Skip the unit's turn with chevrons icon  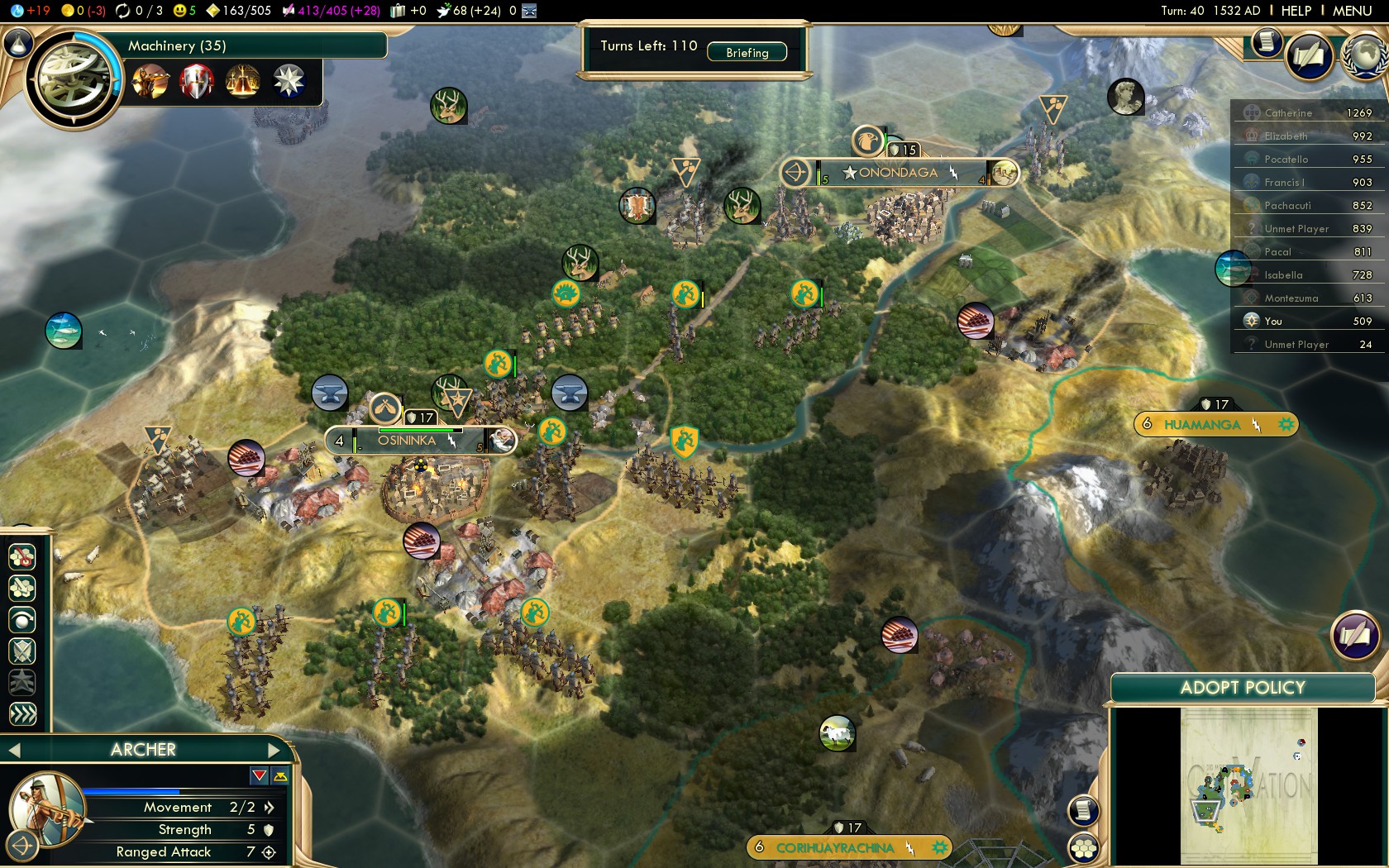click(22, 713)
